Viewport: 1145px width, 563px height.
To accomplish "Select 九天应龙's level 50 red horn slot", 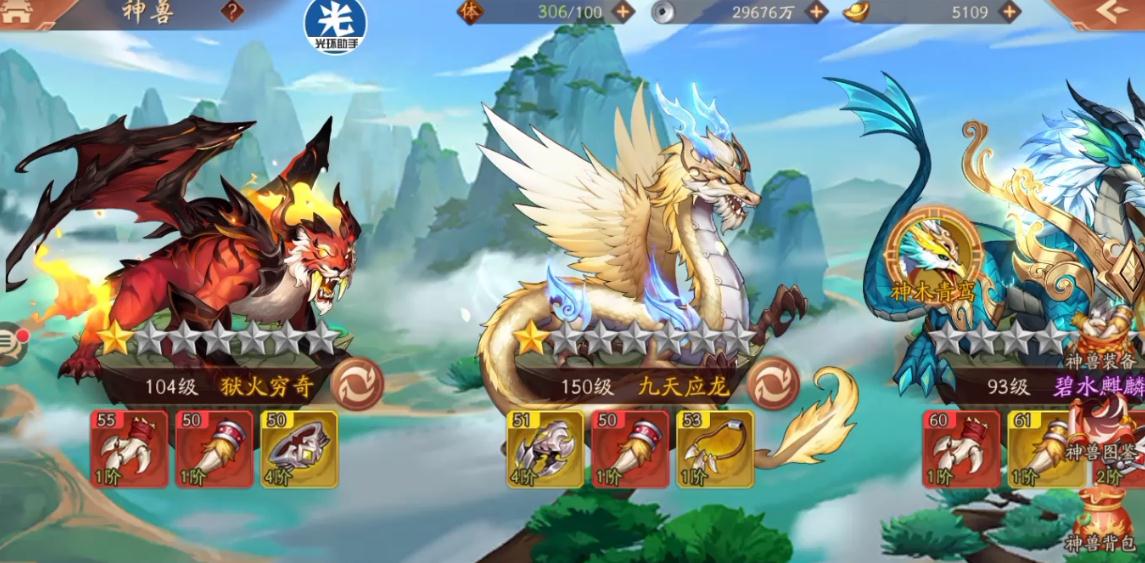I will tap(630, 449).
